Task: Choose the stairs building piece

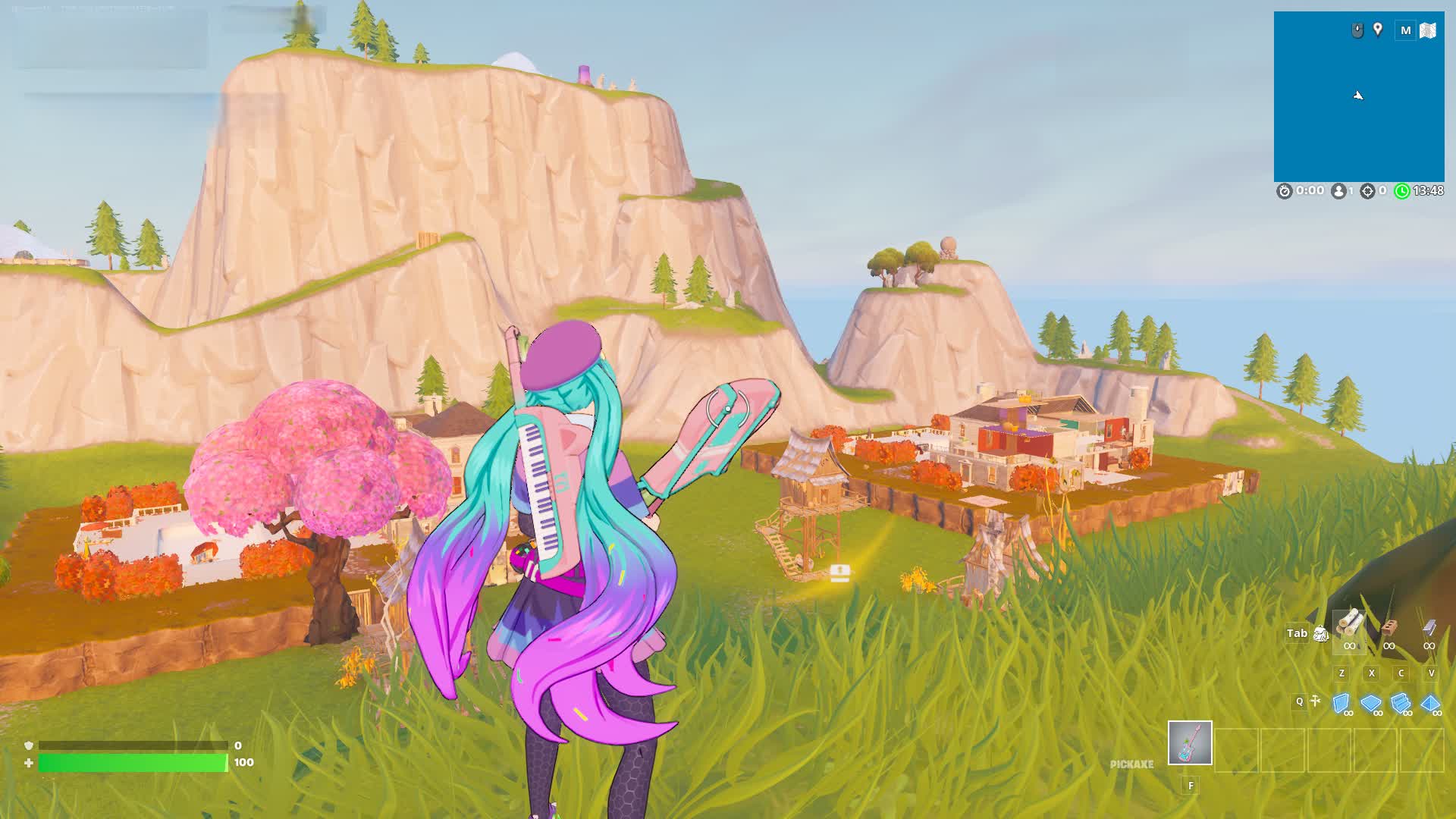Action: click(1401, 704)
